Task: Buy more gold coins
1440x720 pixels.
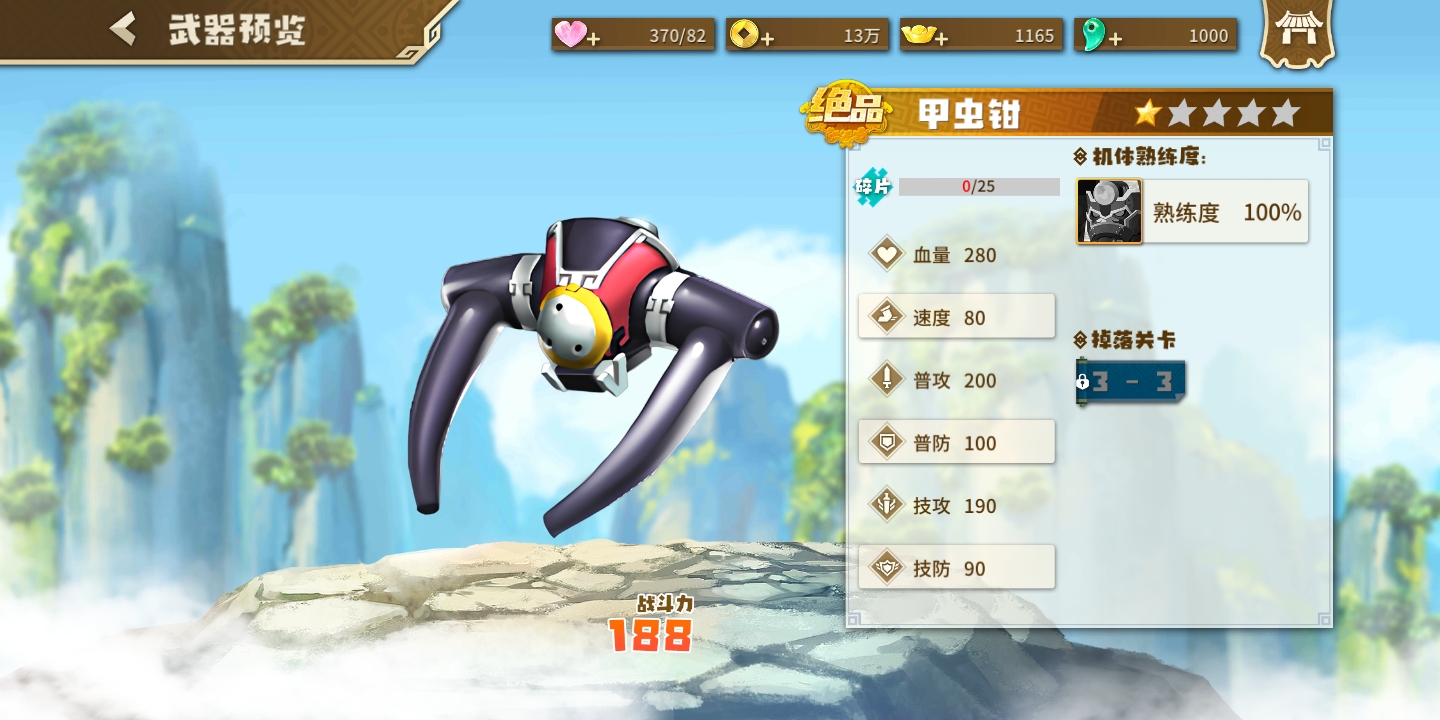Action: 767,39
